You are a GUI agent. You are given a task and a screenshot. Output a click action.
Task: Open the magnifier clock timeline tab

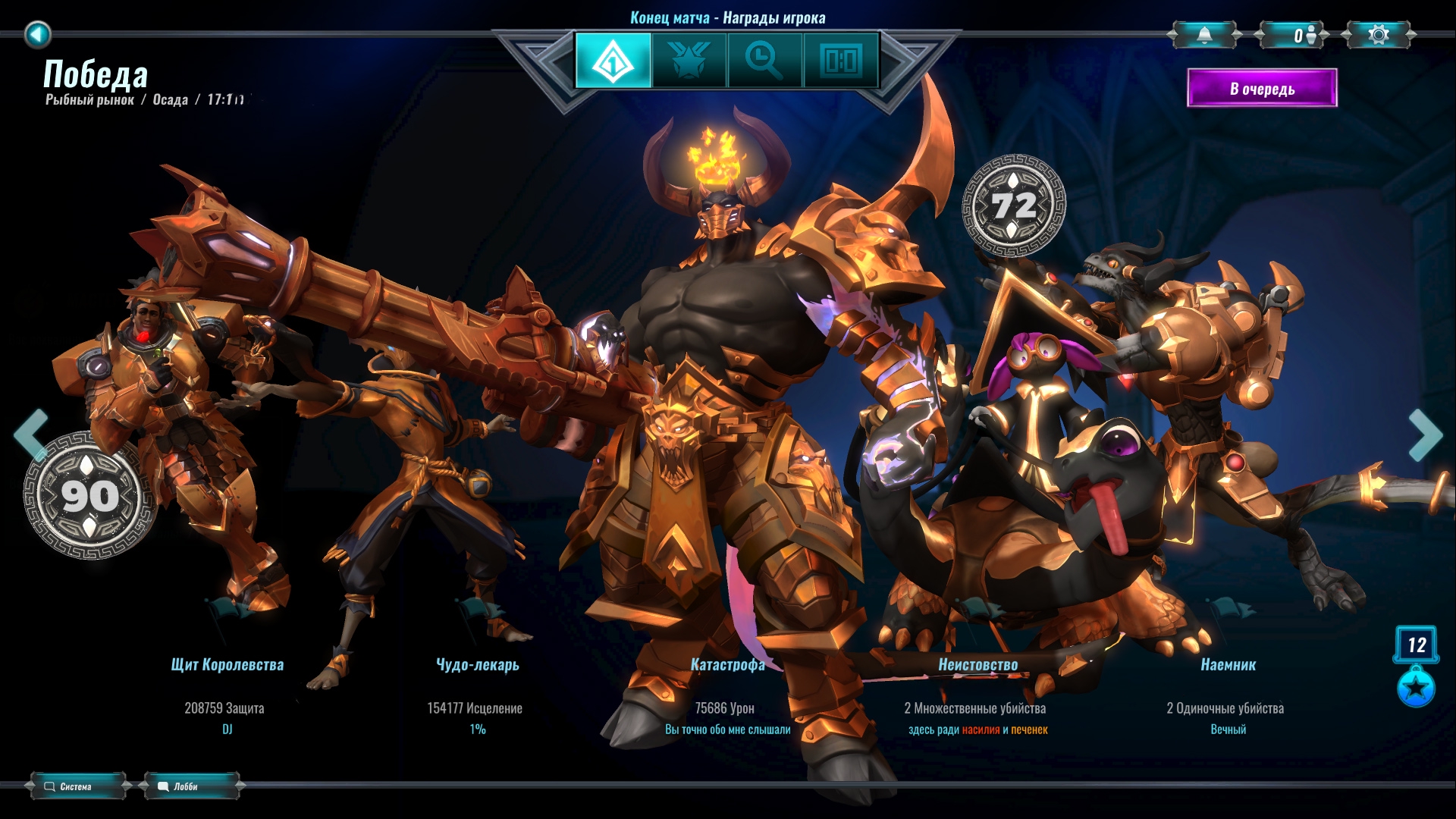tap(764, 60)
